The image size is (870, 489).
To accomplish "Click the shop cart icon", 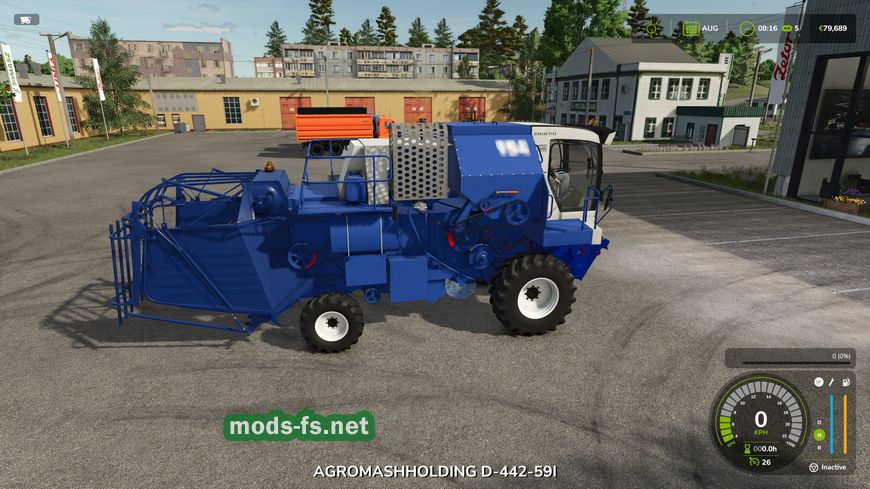I will 26,19.
